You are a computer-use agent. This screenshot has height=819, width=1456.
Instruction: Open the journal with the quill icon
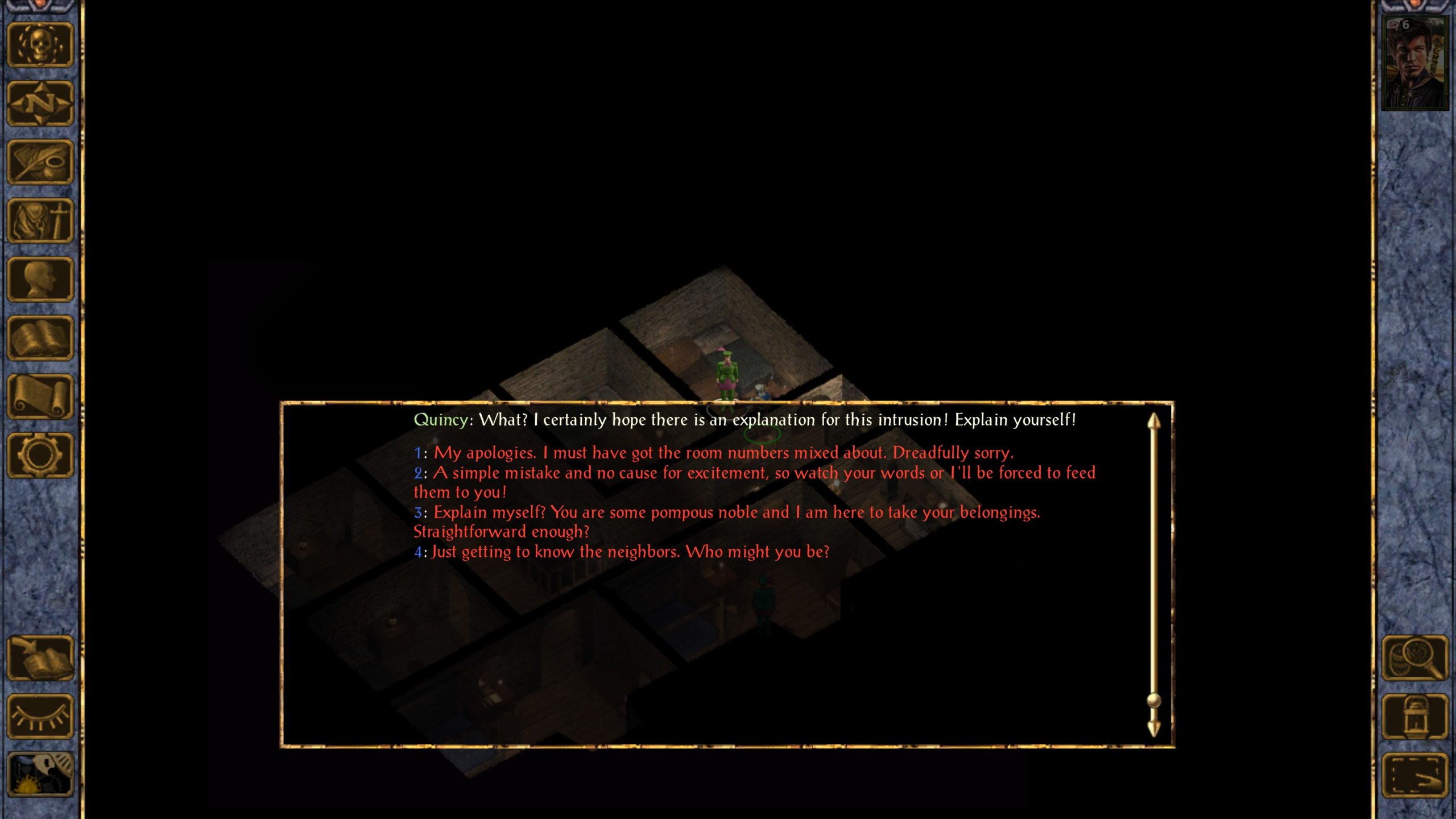(40, 162)
